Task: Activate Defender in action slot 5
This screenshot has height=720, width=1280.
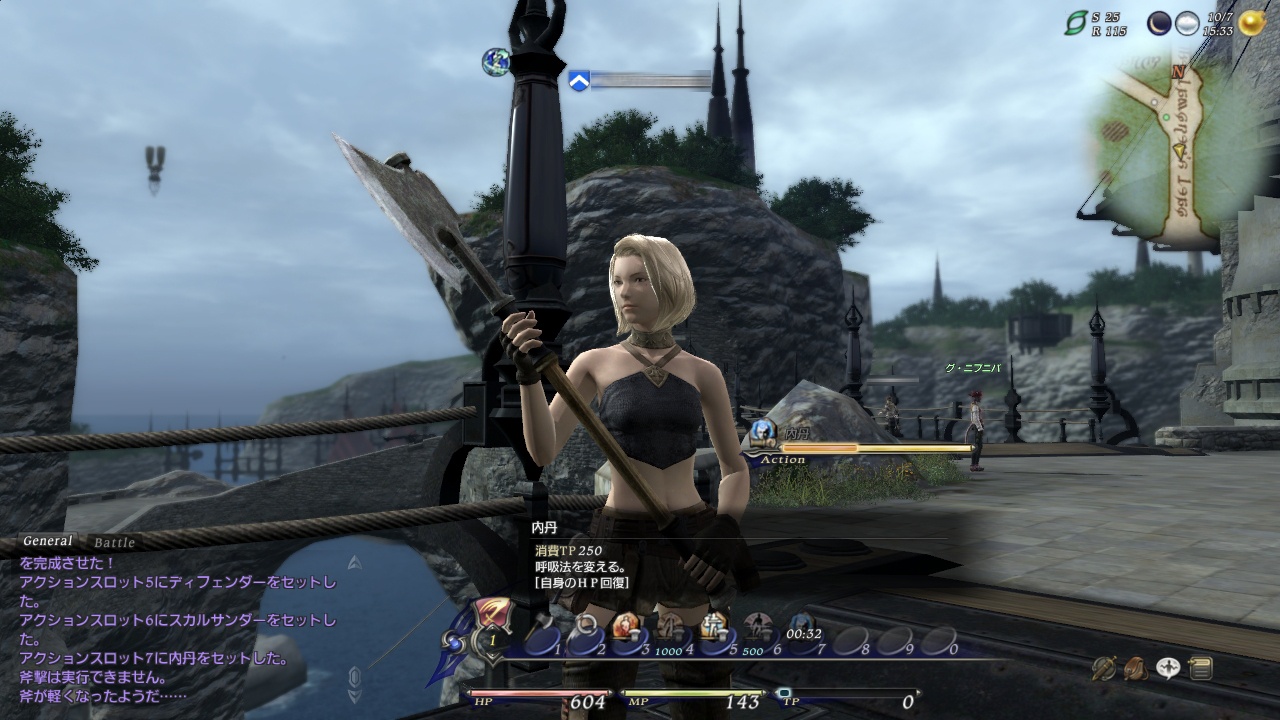Action: click(714, 632)
